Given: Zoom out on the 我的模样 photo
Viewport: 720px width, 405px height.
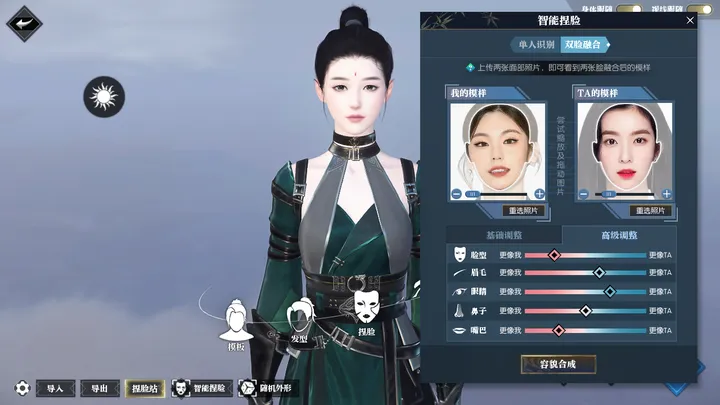Looking at the screenshot, I should coord(457,193).
